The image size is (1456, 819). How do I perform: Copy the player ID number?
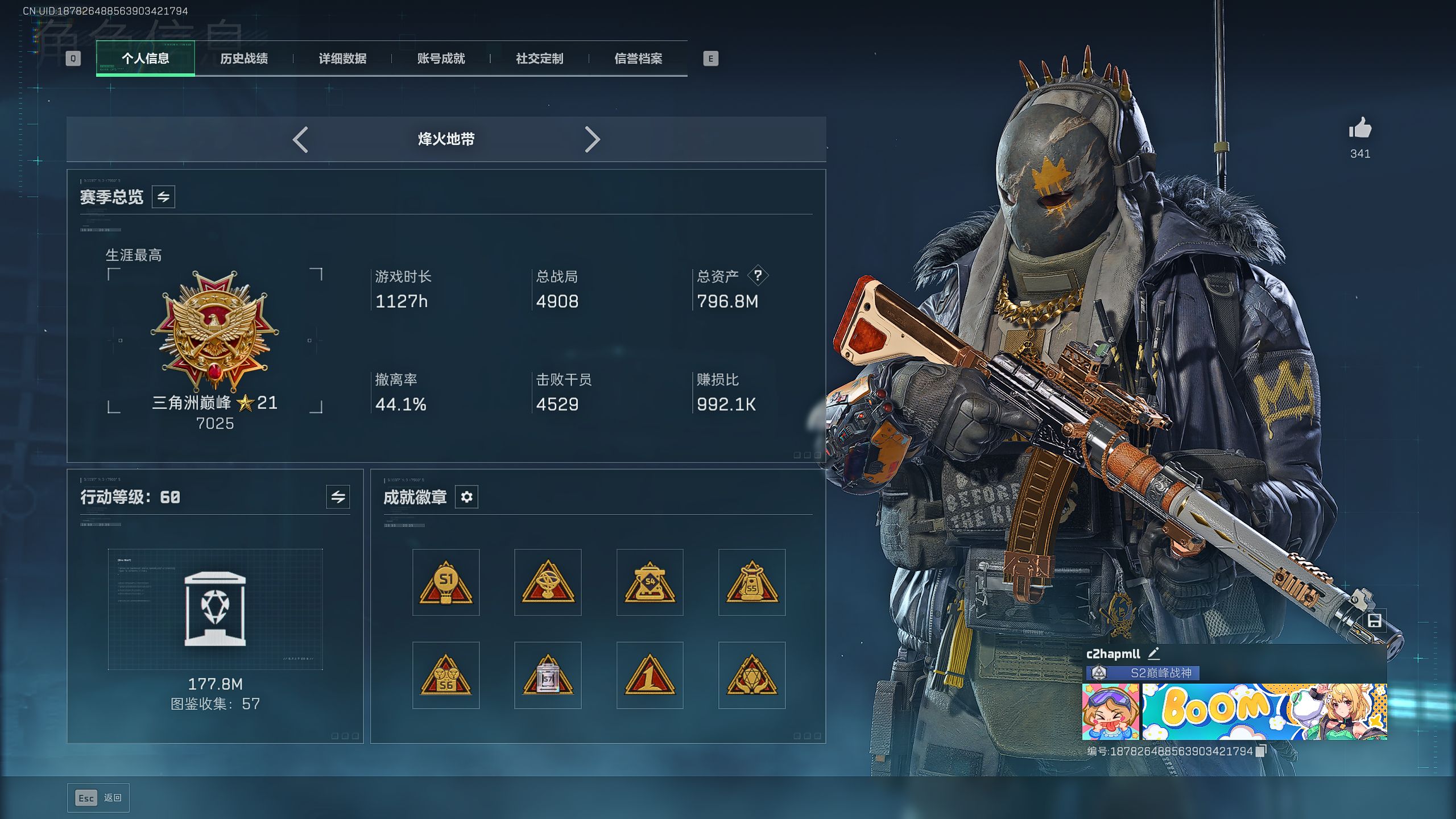(x=1261, y=751)
